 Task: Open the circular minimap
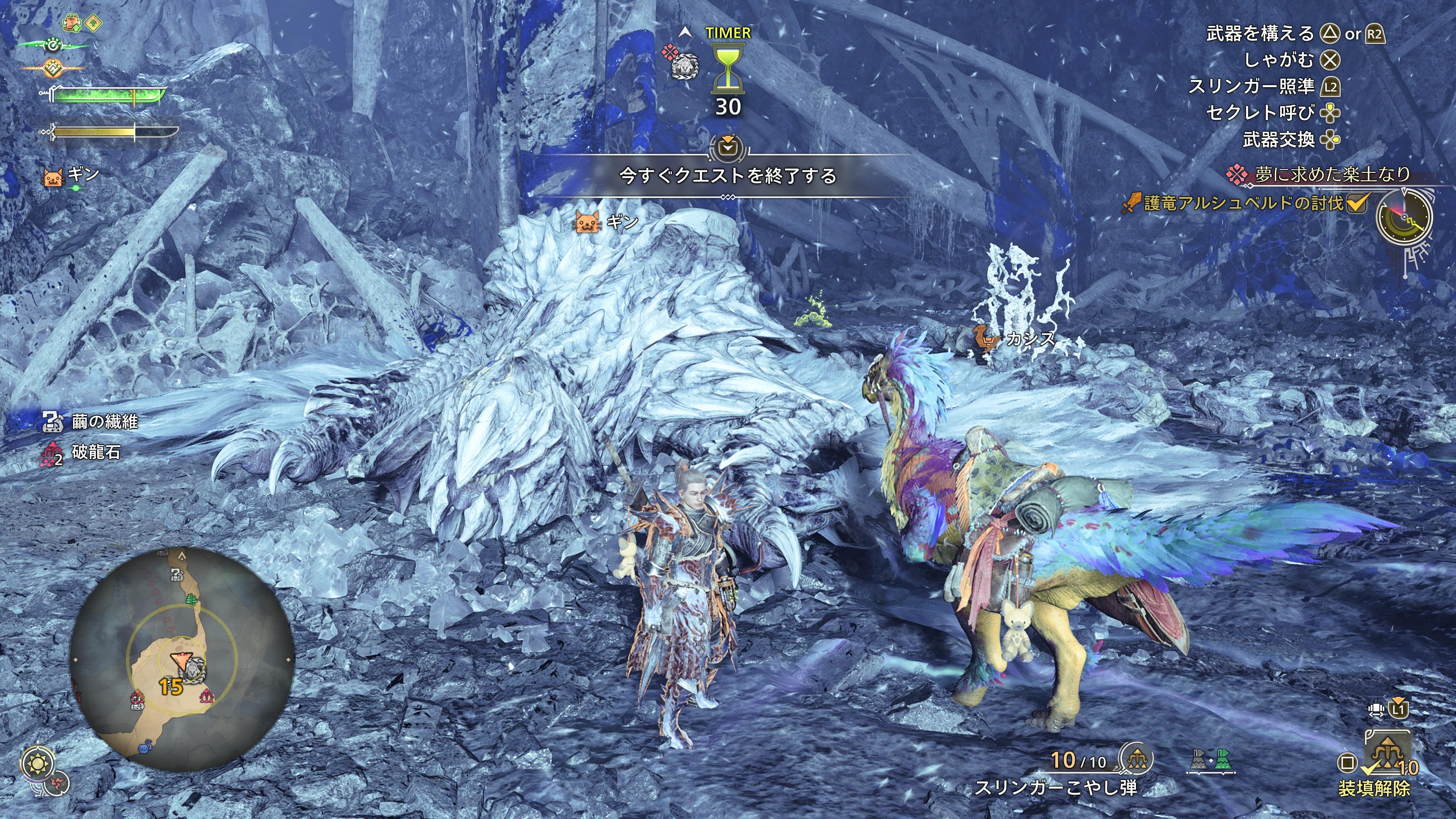(x=182, y=659)
